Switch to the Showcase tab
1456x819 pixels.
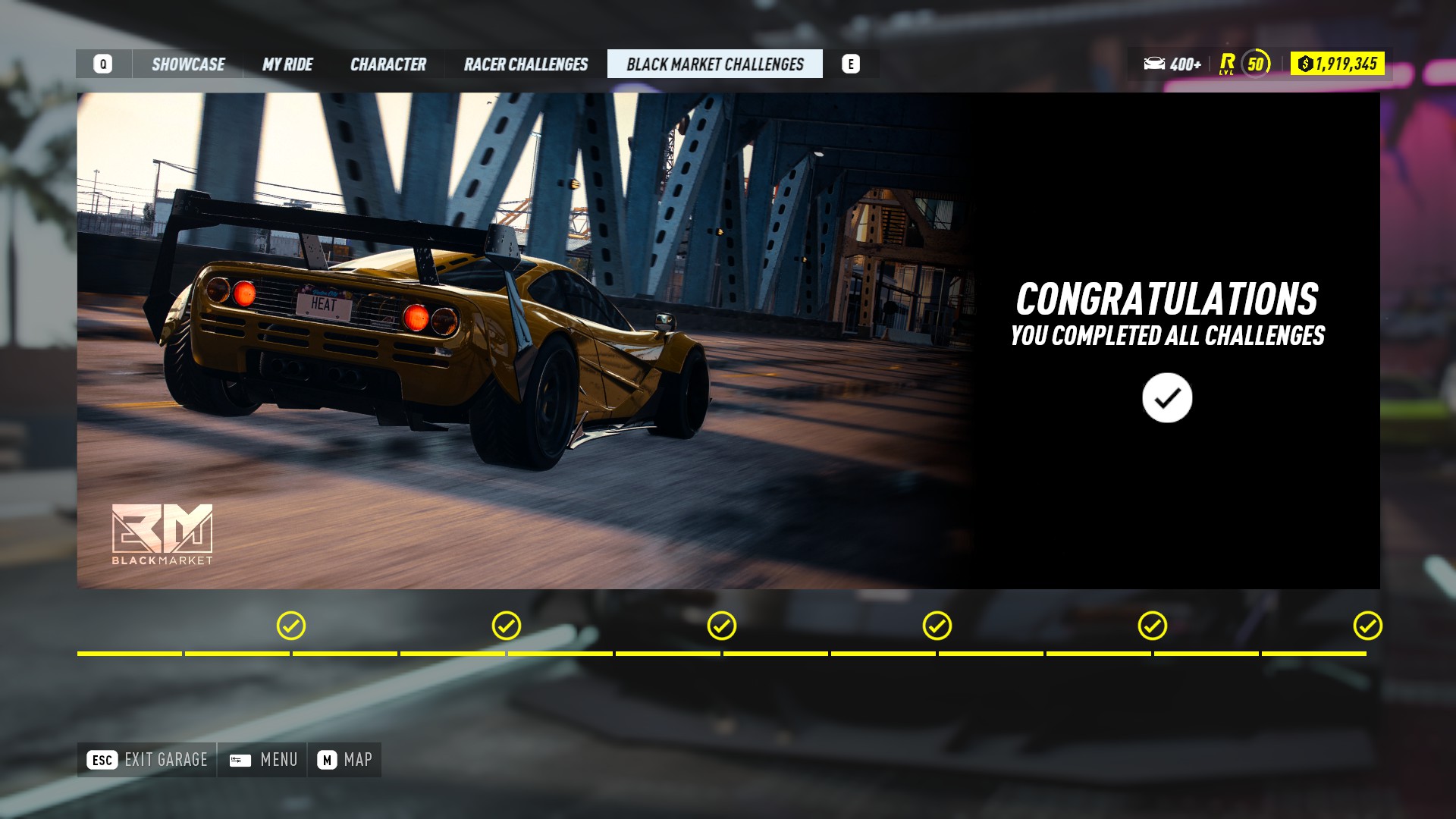pos(188,64)
